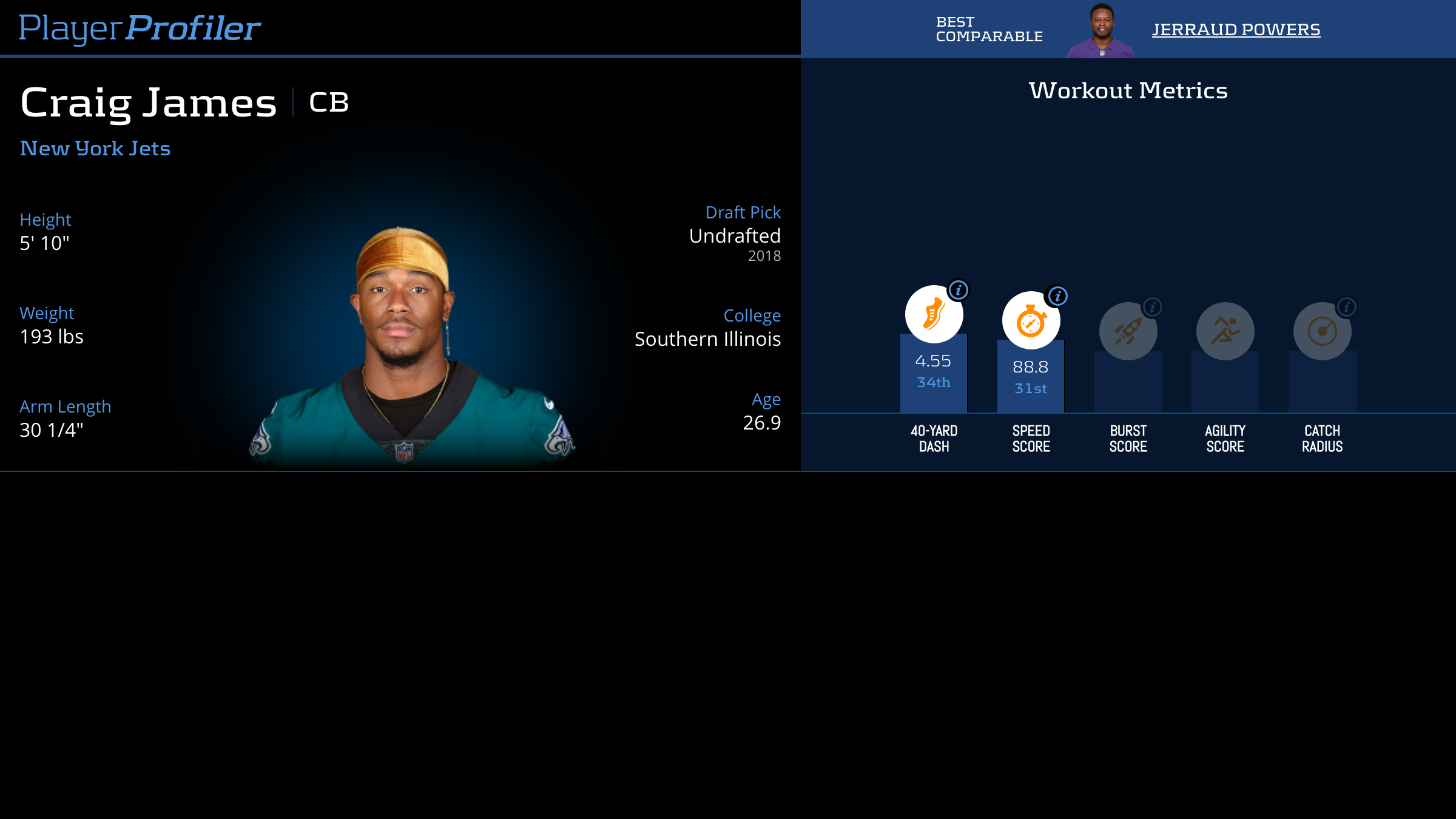This screenshot has height=819, width=1456.
Task: Select the Burst Score rocket icon
Action: (x=1128, y=331)
